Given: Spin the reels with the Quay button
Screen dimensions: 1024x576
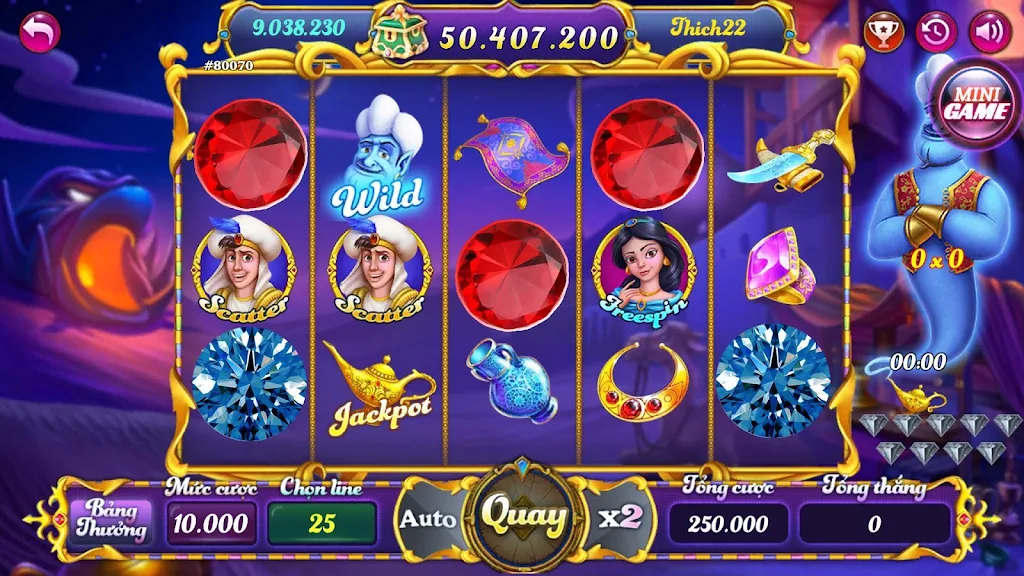Looking at the screenshot, I should pos(523,517).
